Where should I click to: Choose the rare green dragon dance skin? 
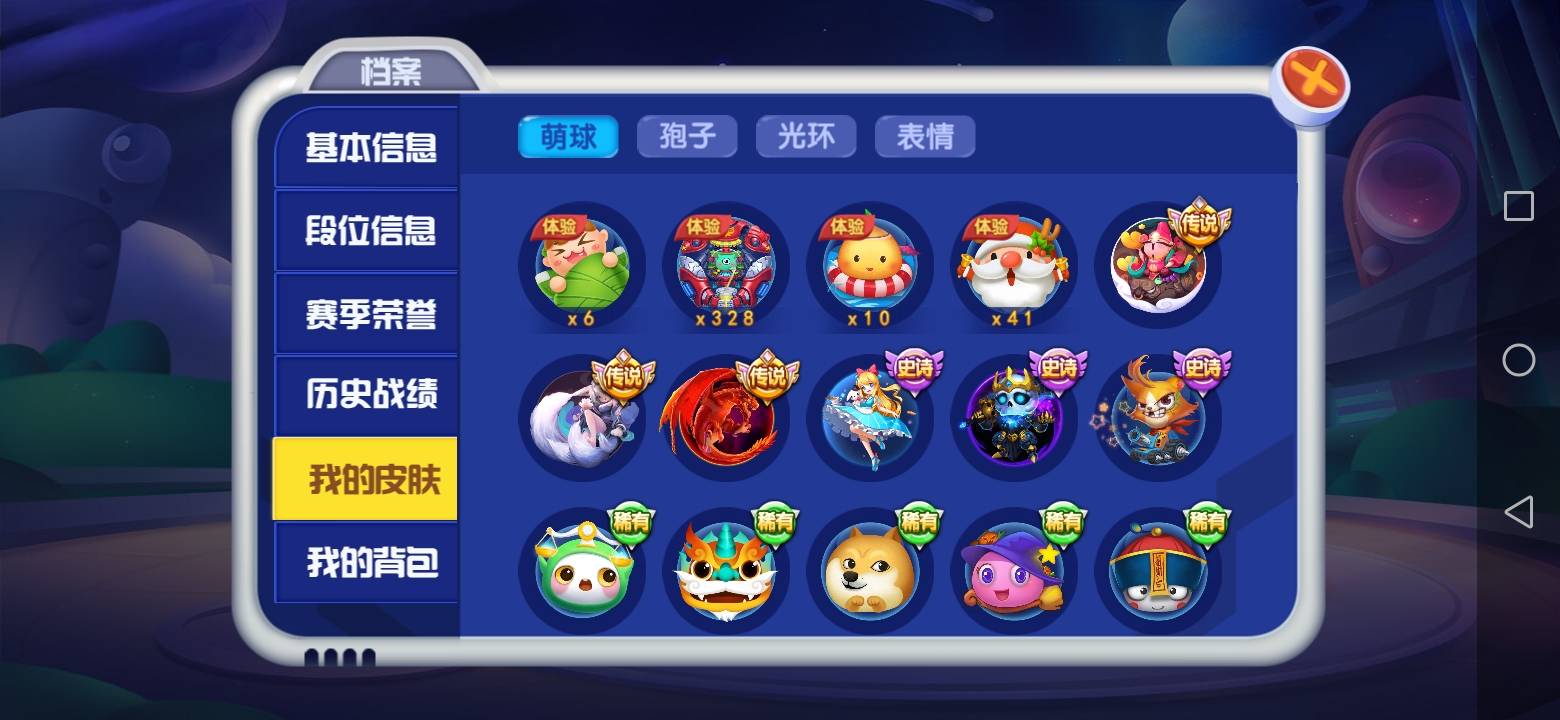(x=726, y=567)
